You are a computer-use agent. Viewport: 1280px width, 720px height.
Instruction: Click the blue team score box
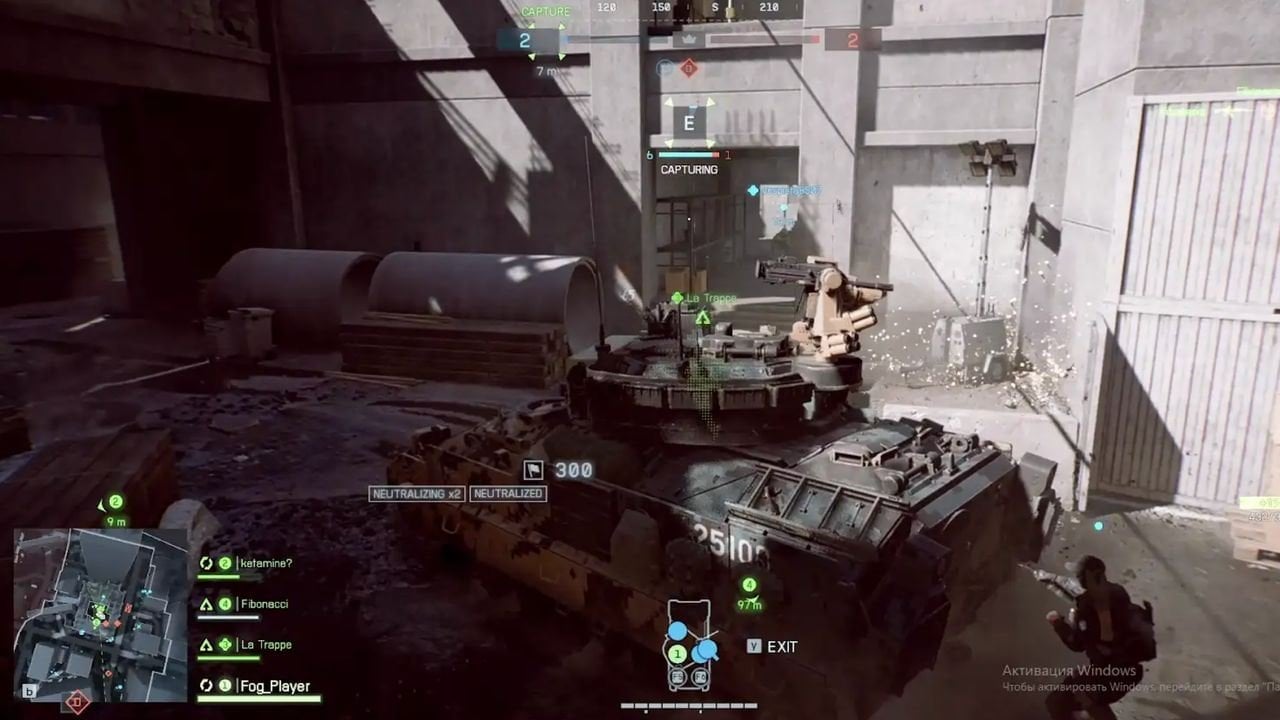coord(525,40)
